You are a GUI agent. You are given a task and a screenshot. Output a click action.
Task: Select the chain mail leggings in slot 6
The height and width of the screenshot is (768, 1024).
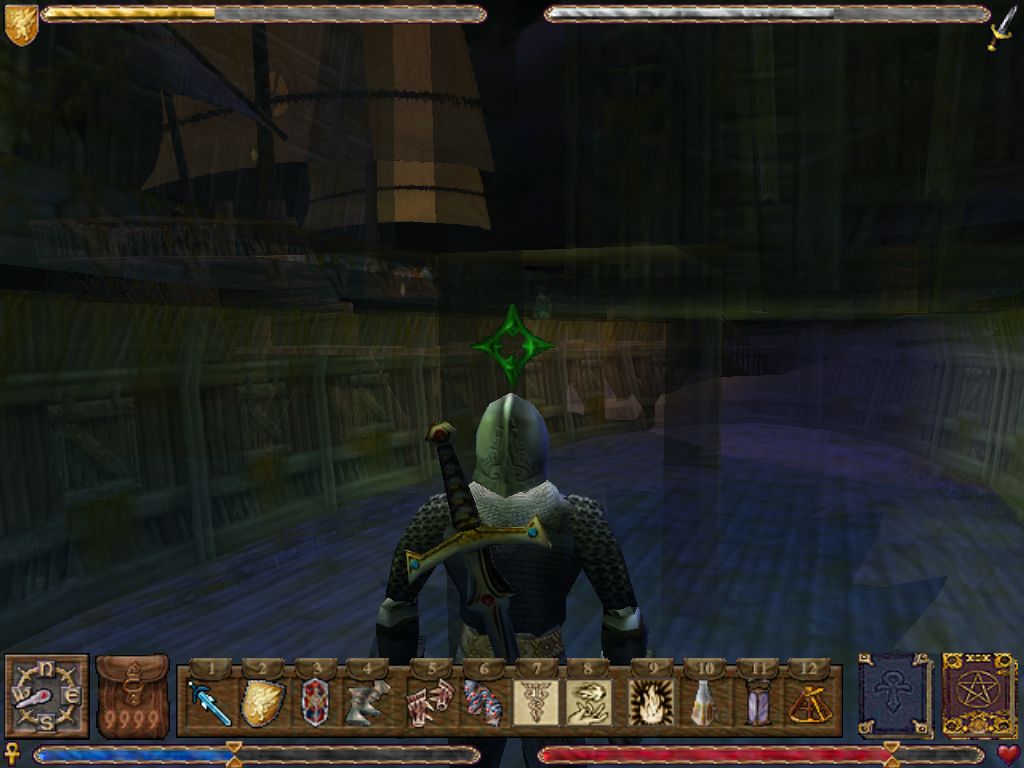coord(482,703)
